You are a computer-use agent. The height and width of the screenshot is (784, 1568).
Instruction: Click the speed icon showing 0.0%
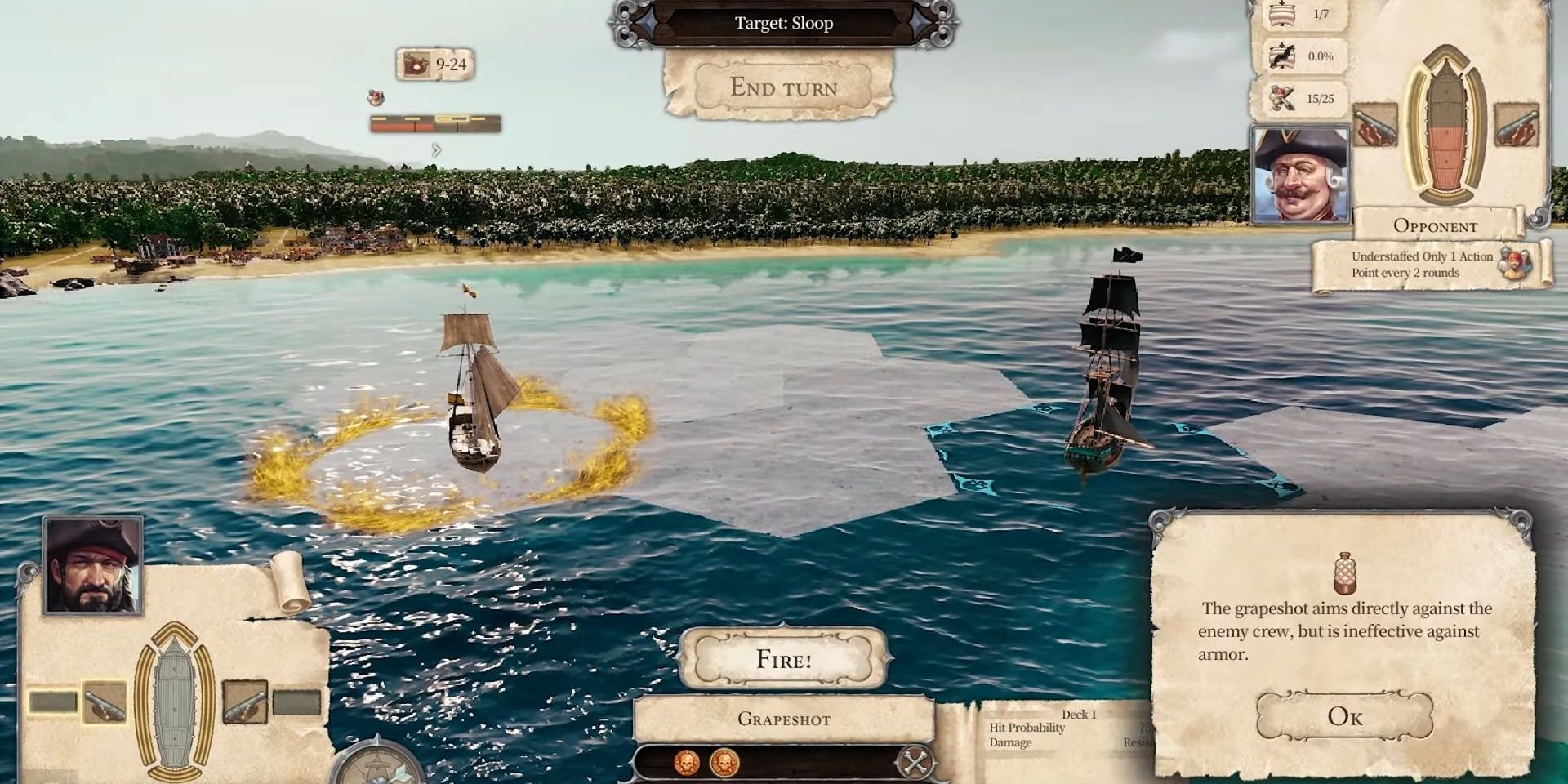click(1281, 56)
